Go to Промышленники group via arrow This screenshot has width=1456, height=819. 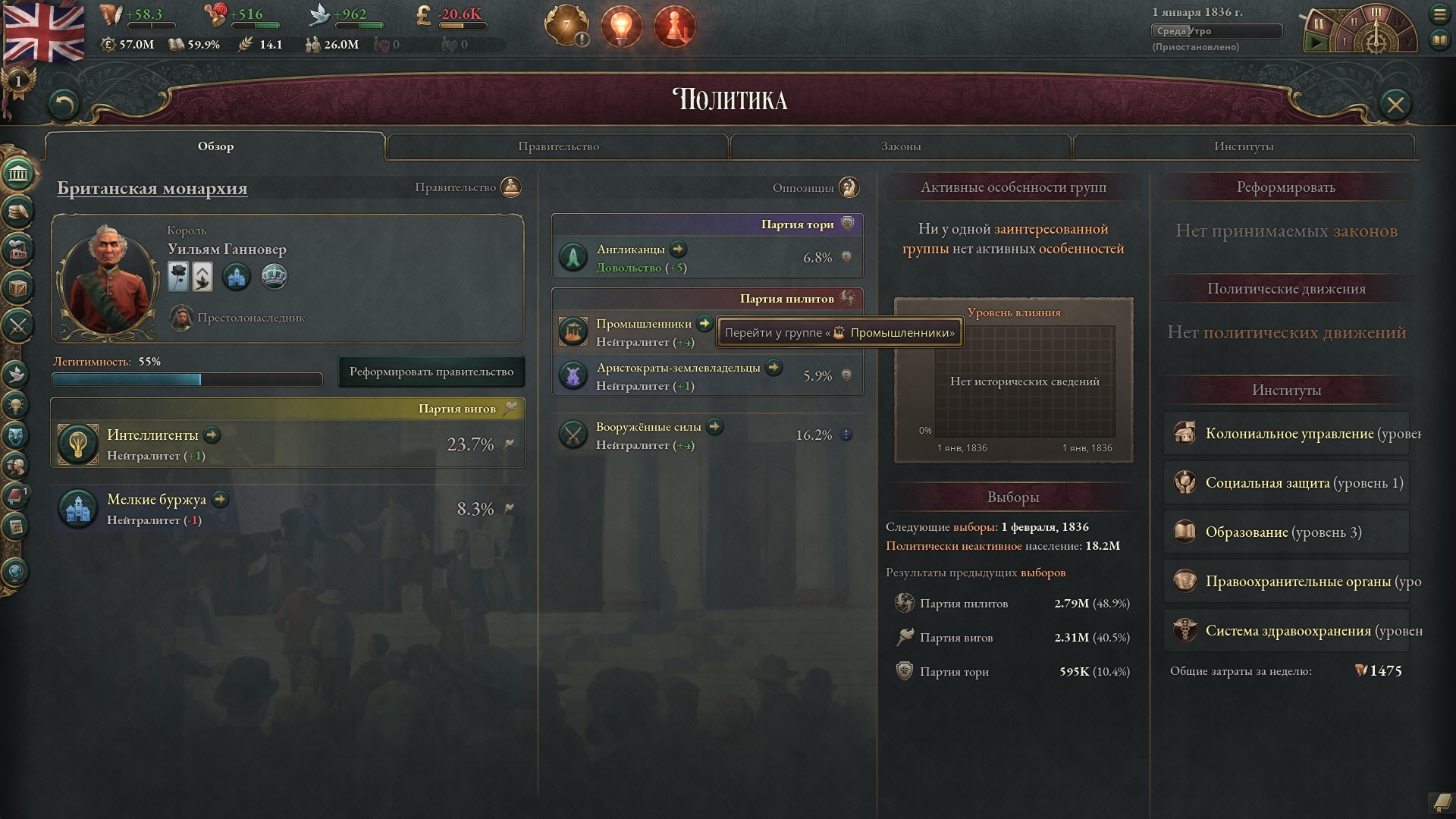(704, 324)
